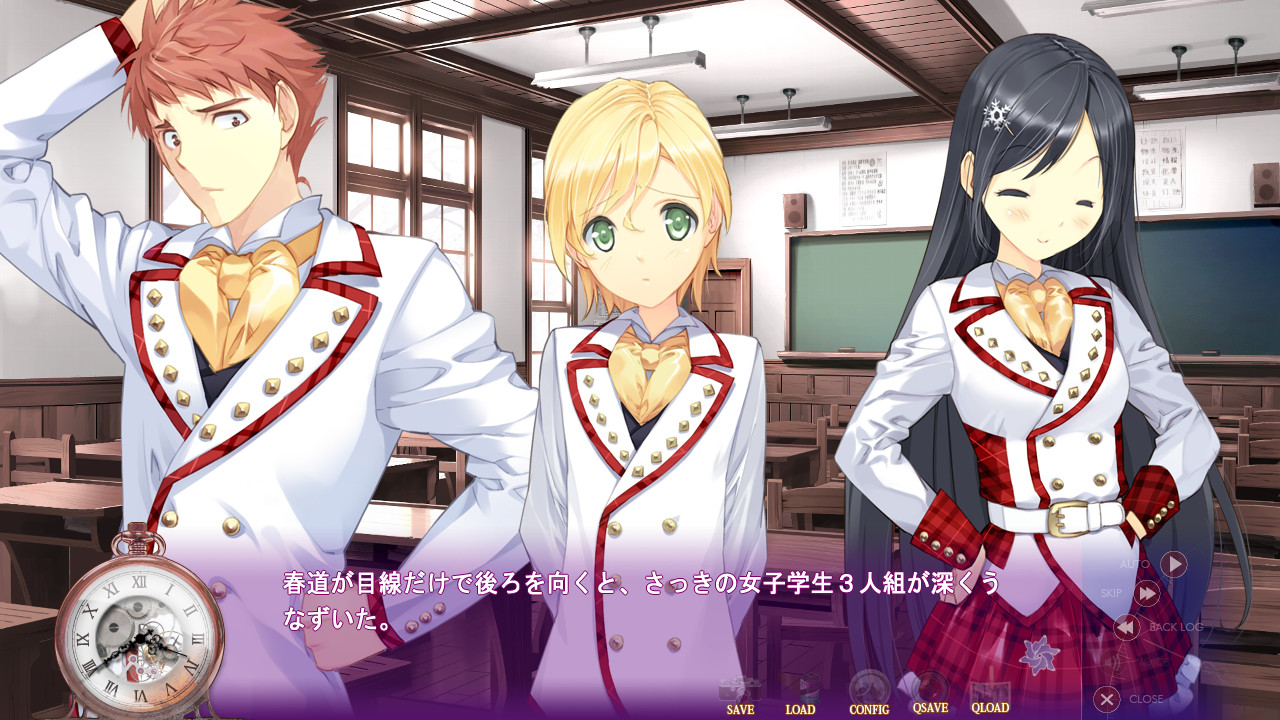Open the SAVE menu
1280x720 pixels.
click(x=741, y=694)
